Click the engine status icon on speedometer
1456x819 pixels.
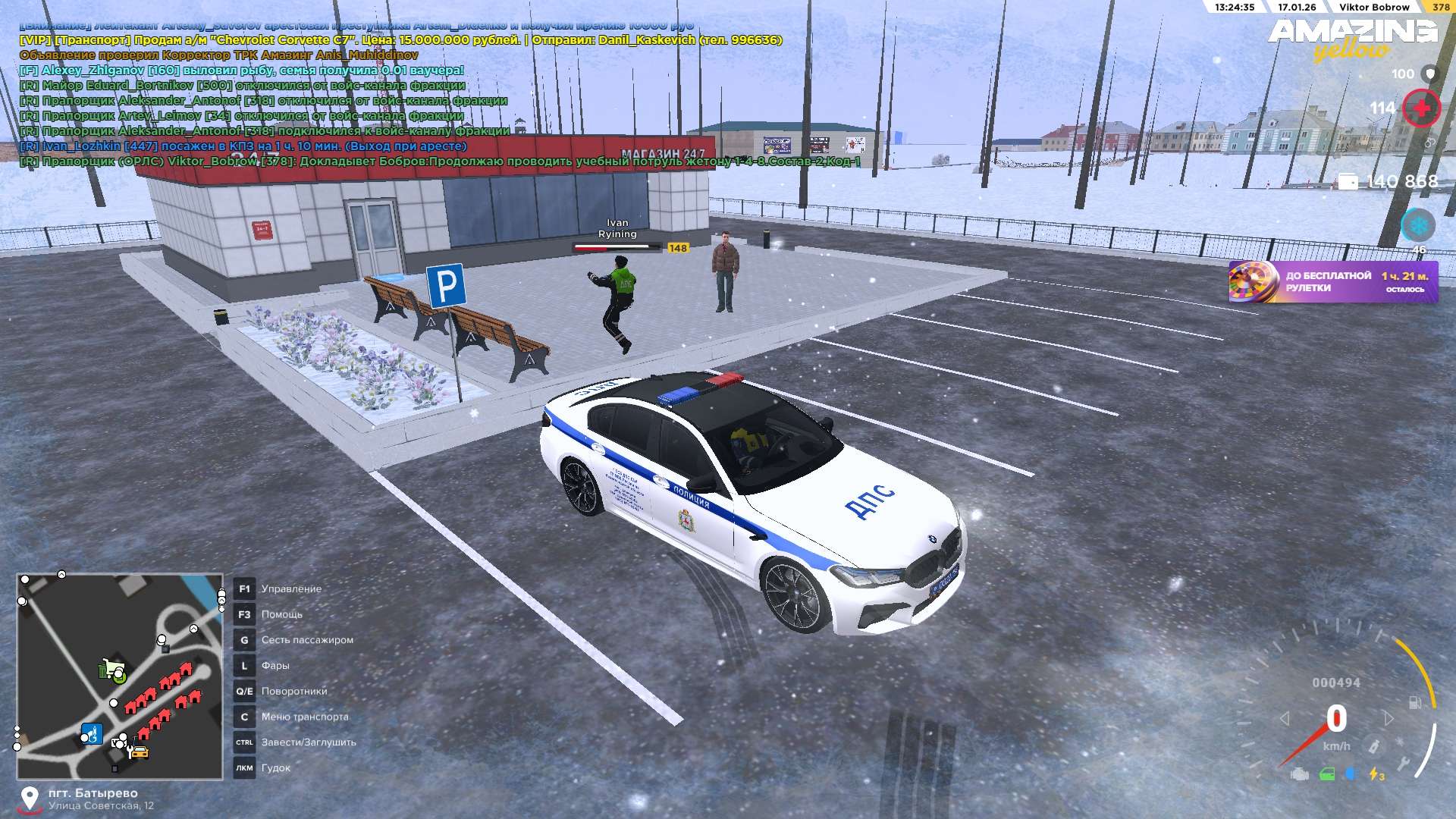pos(1300,774)
